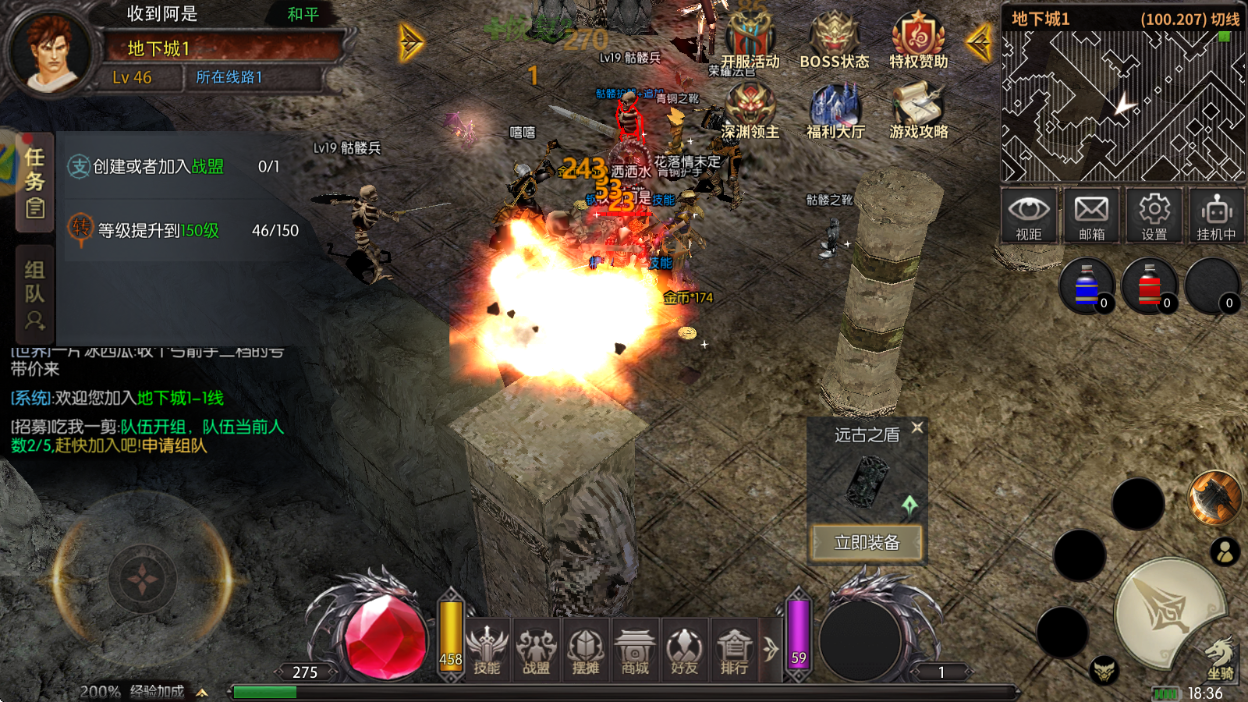Viewport: 1248px width, 702px height.
Task: Click the 申请组队 link in chat
Action: click(x=174, y=446)
